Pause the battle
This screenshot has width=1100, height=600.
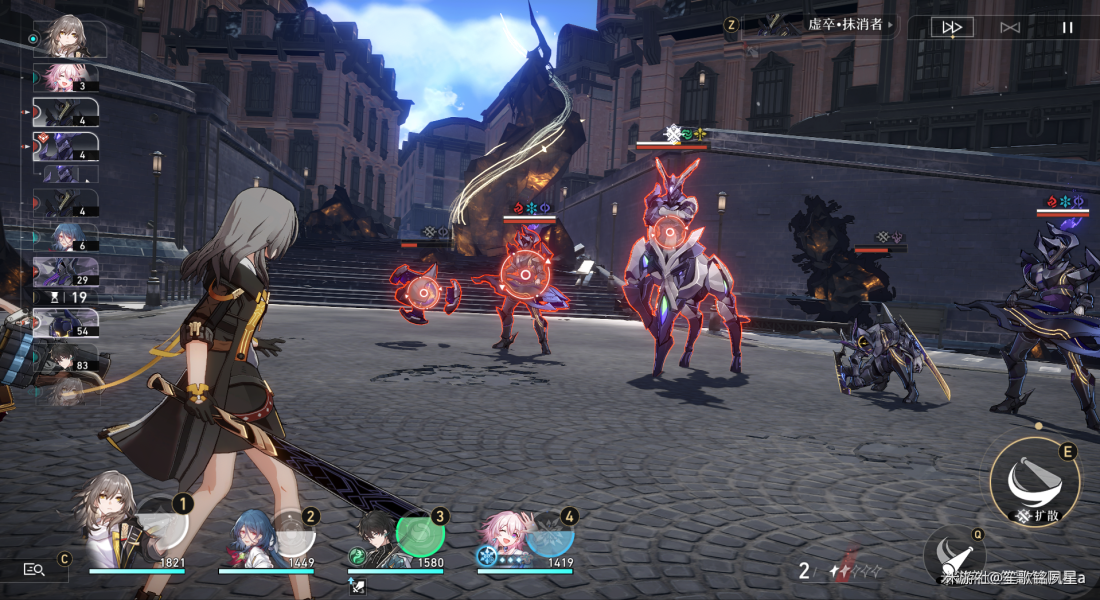click(1067, 27)
